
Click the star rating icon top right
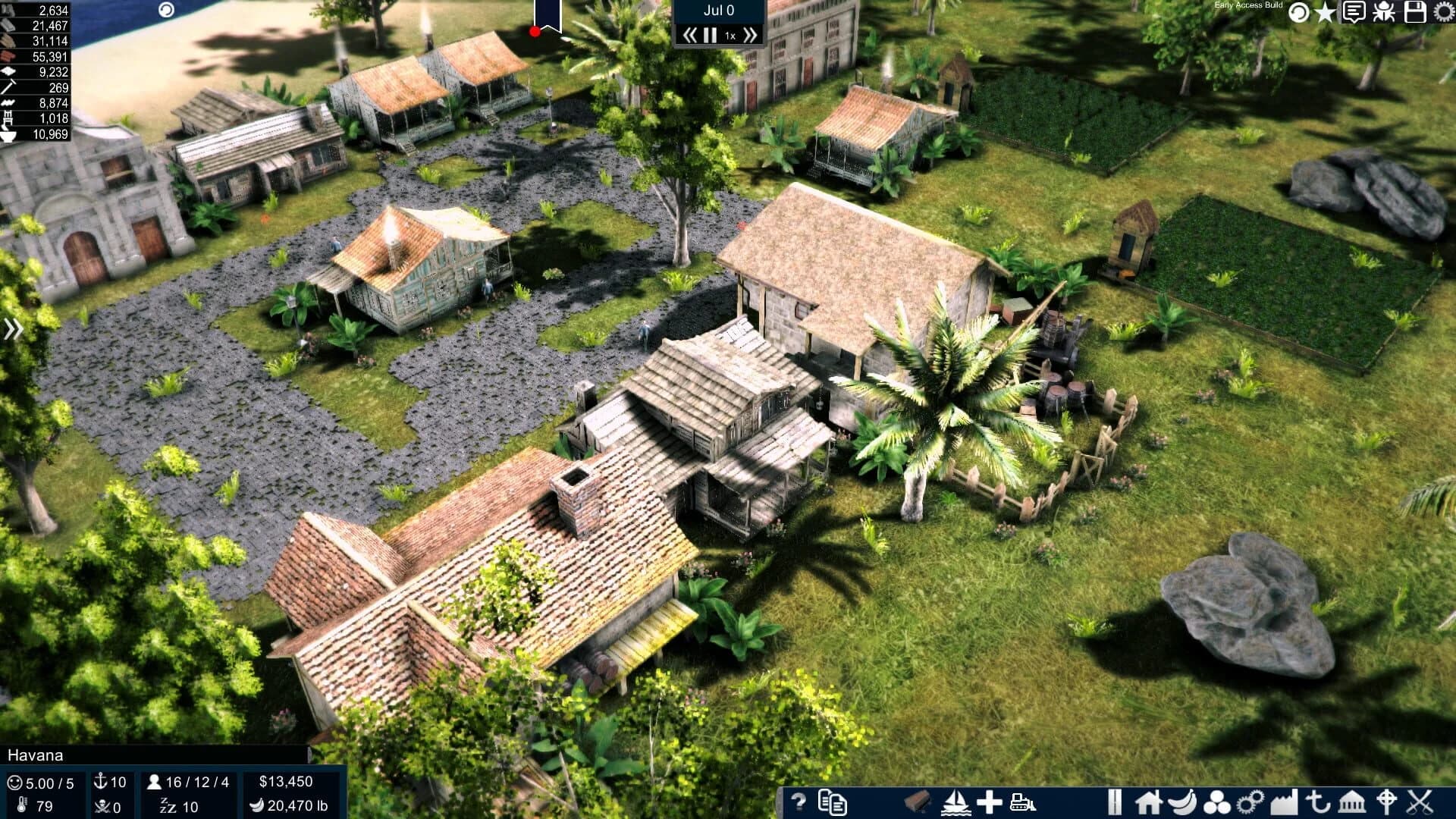1325,11
